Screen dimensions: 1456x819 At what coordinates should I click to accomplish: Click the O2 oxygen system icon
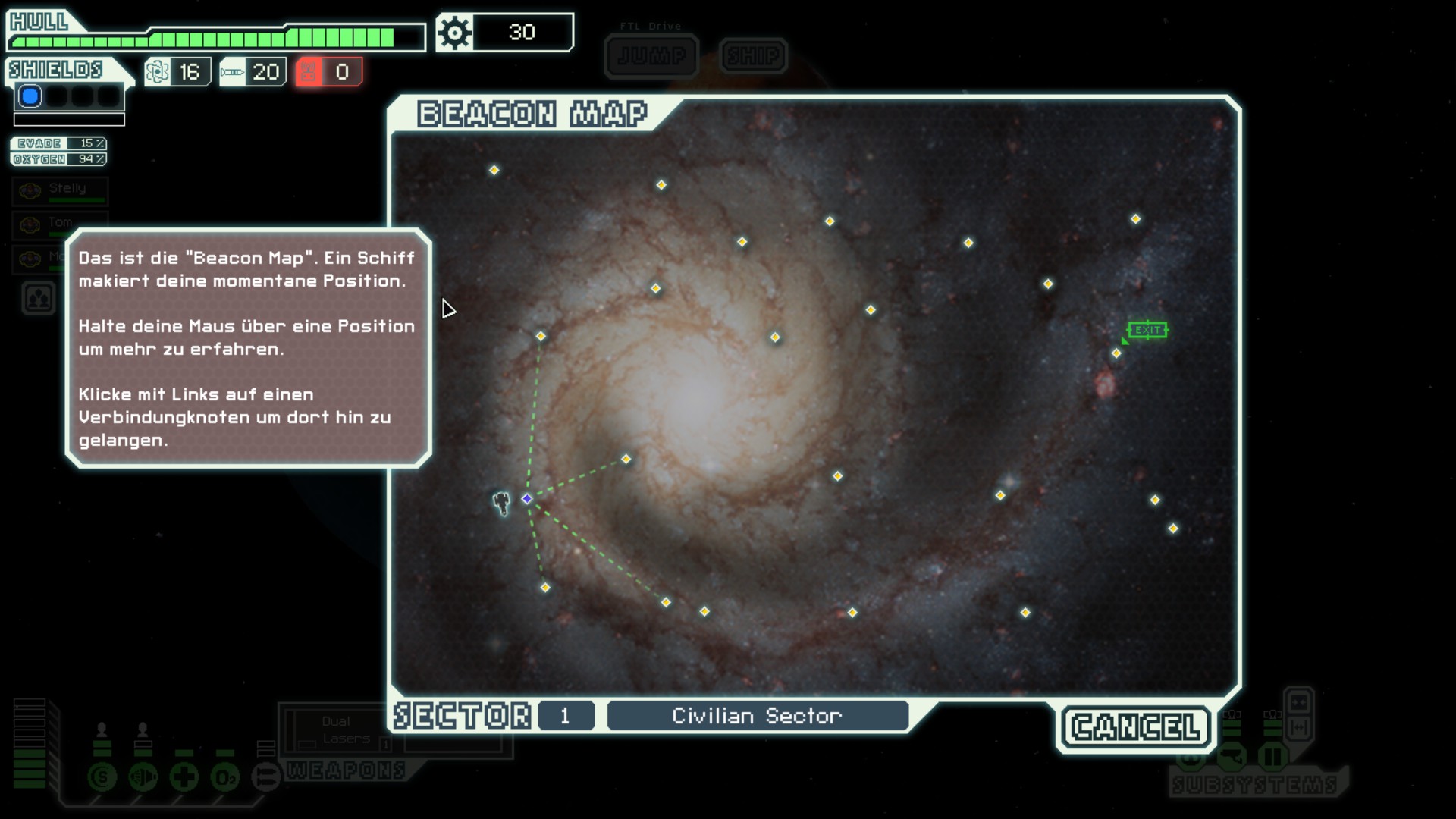coord(225,777)
